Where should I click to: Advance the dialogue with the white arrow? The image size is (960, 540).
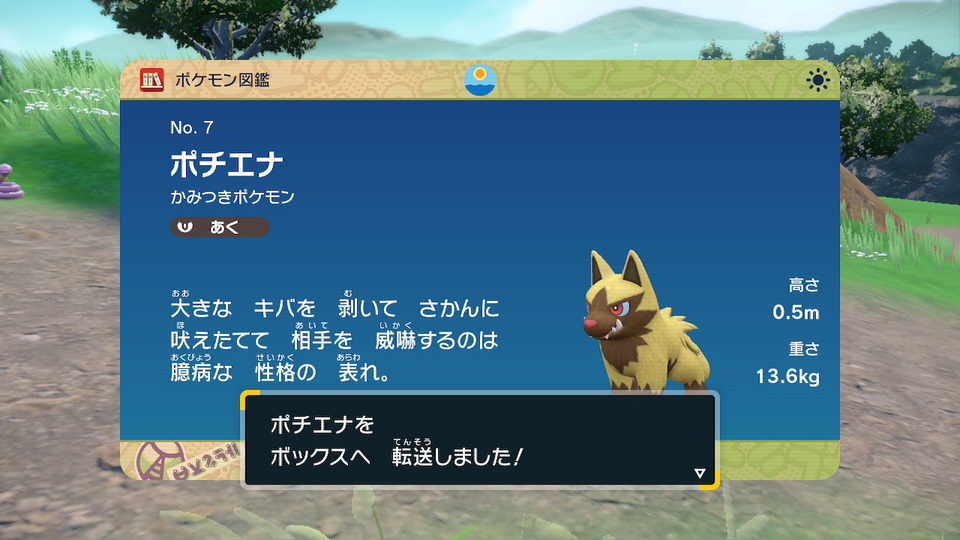pyautogui.click(x=699, y=473)
